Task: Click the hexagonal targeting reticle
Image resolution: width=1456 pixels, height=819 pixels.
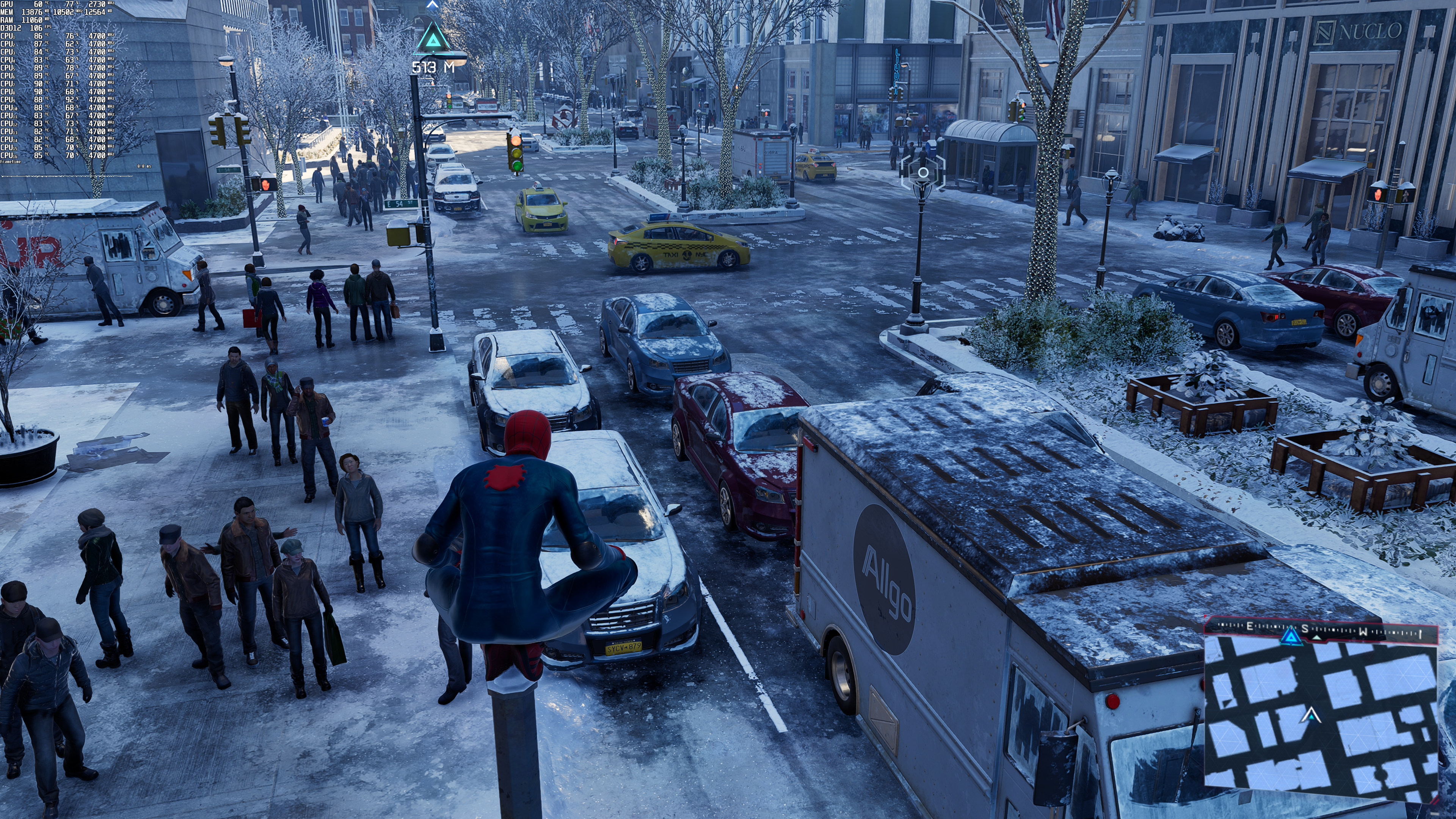Action: pos(923,173)
